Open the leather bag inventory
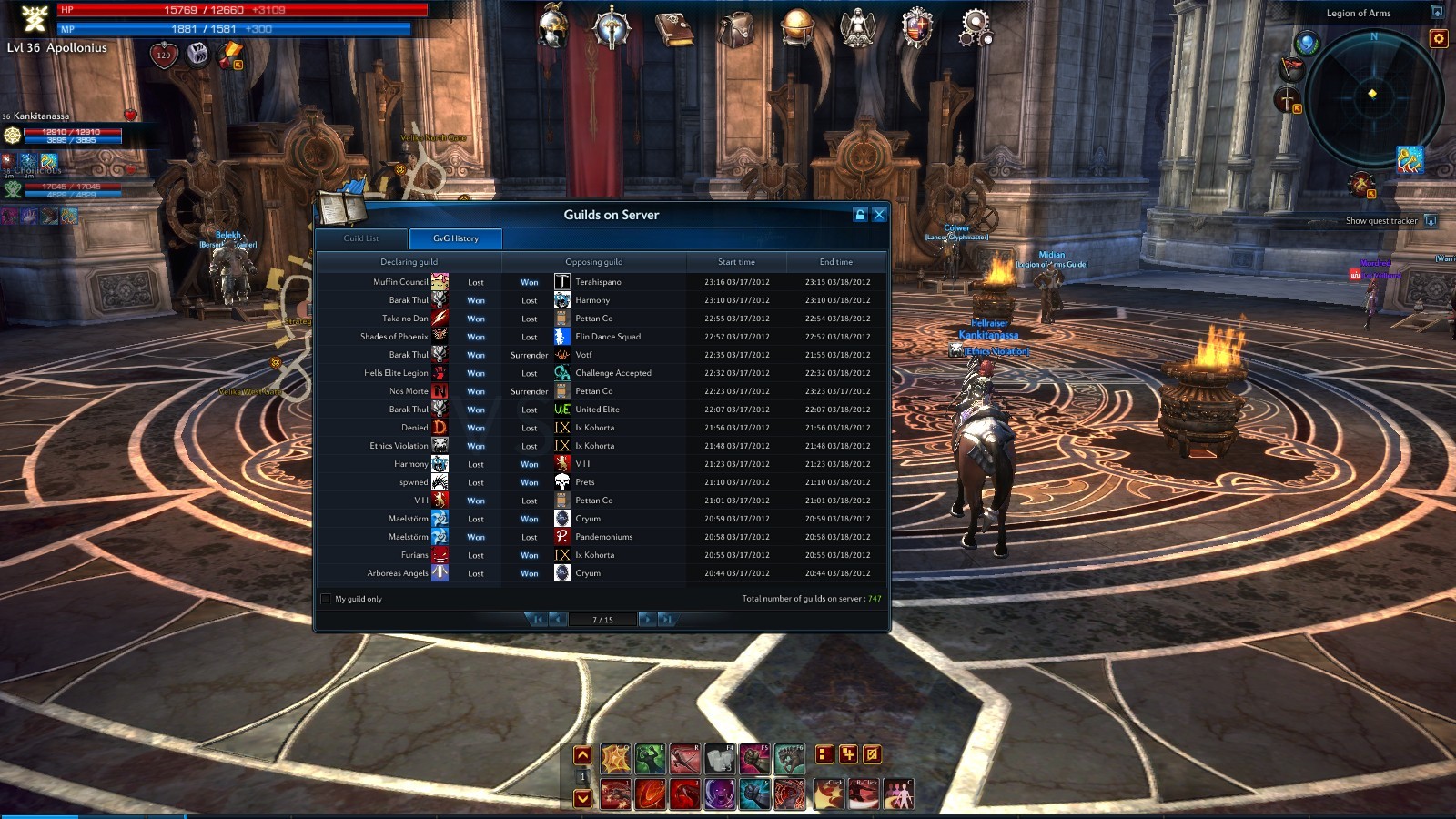 [734, 29]
